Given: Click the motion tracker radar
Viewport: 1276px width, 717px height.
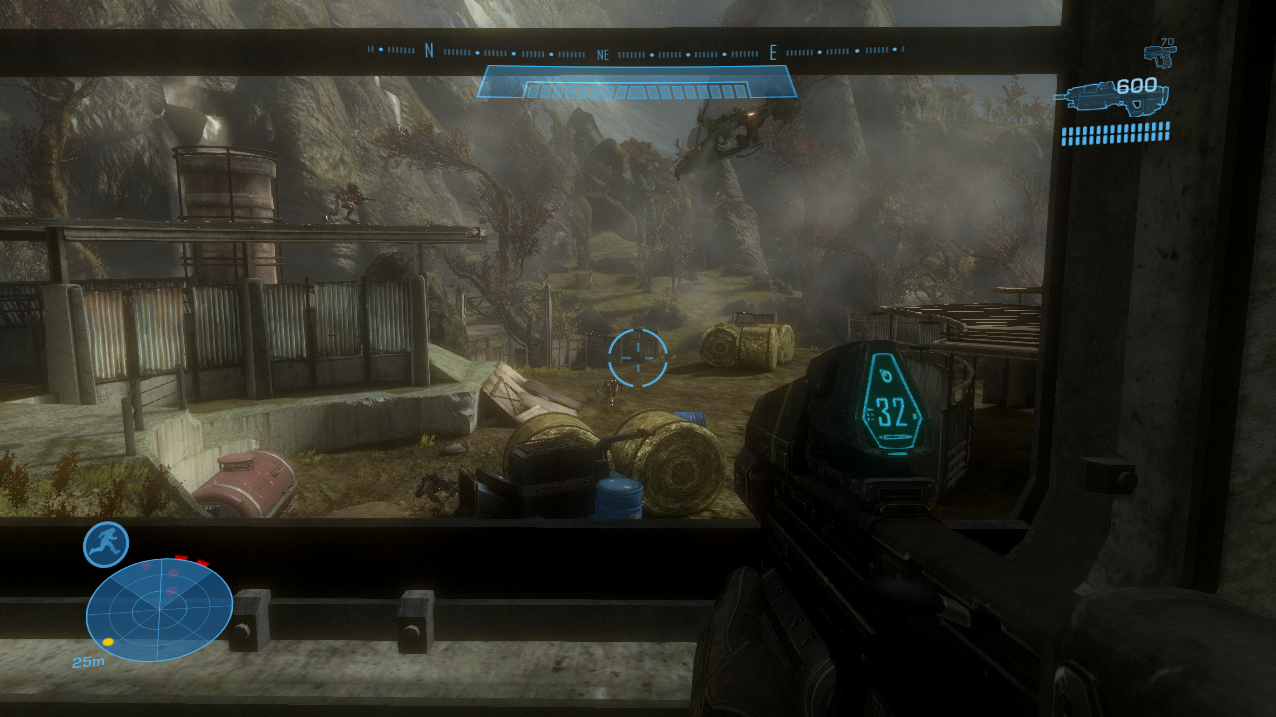Looking at the screenshot, I should [x=159, y=609].
